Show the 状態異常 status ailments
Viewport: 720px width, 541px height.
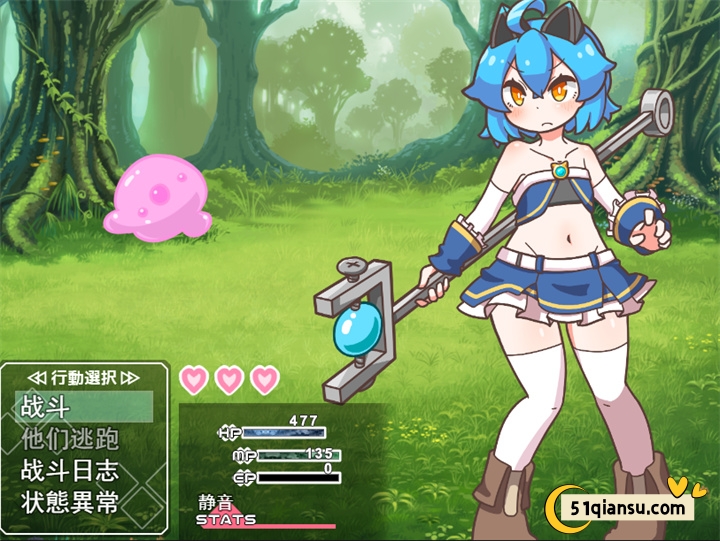click(84, 501)
